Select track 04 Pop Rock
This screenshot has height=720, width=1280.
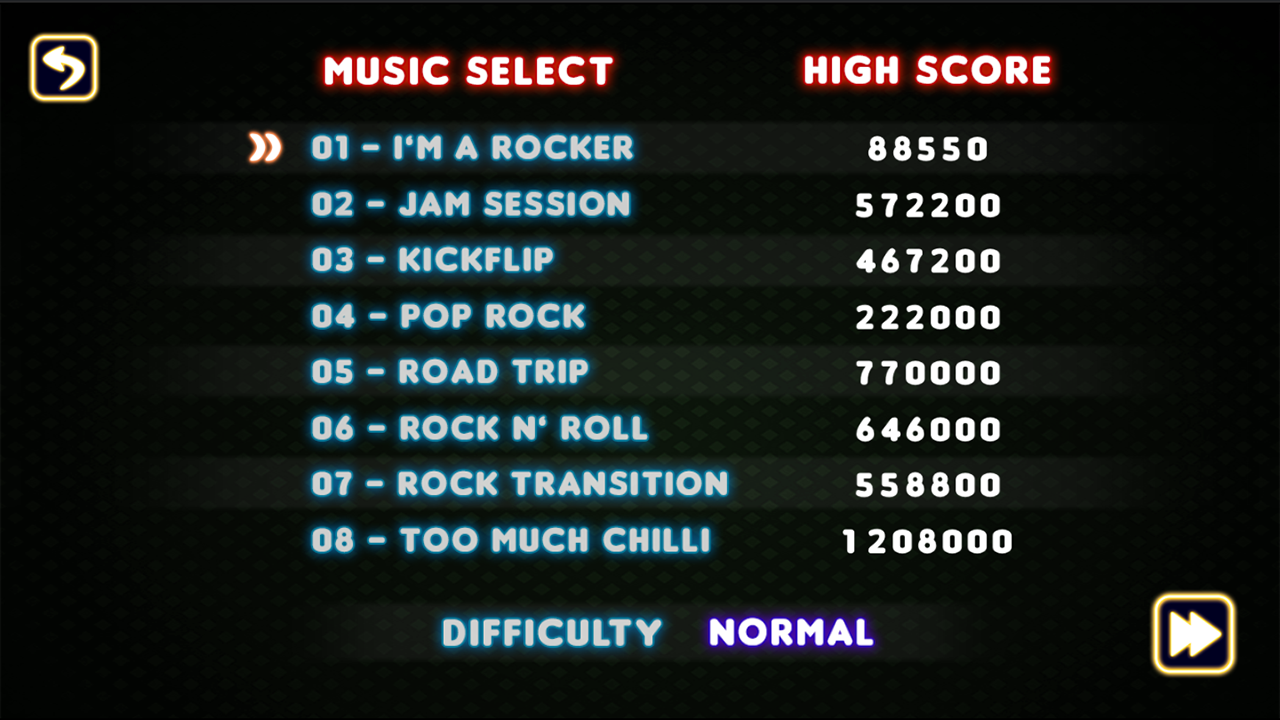point(448,316)
